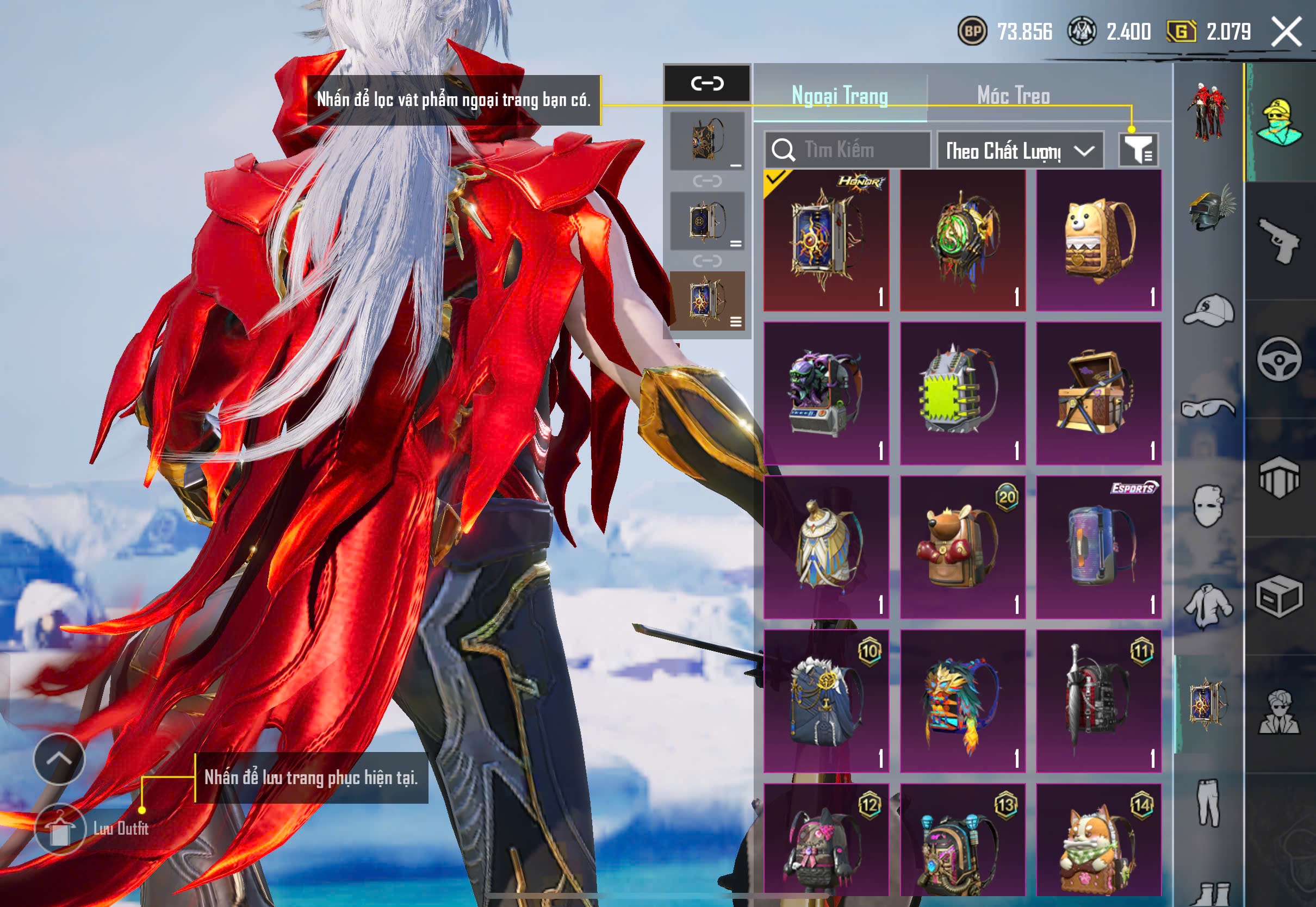
Task: Open the glasses category
Action: (x=1209, y=408)
